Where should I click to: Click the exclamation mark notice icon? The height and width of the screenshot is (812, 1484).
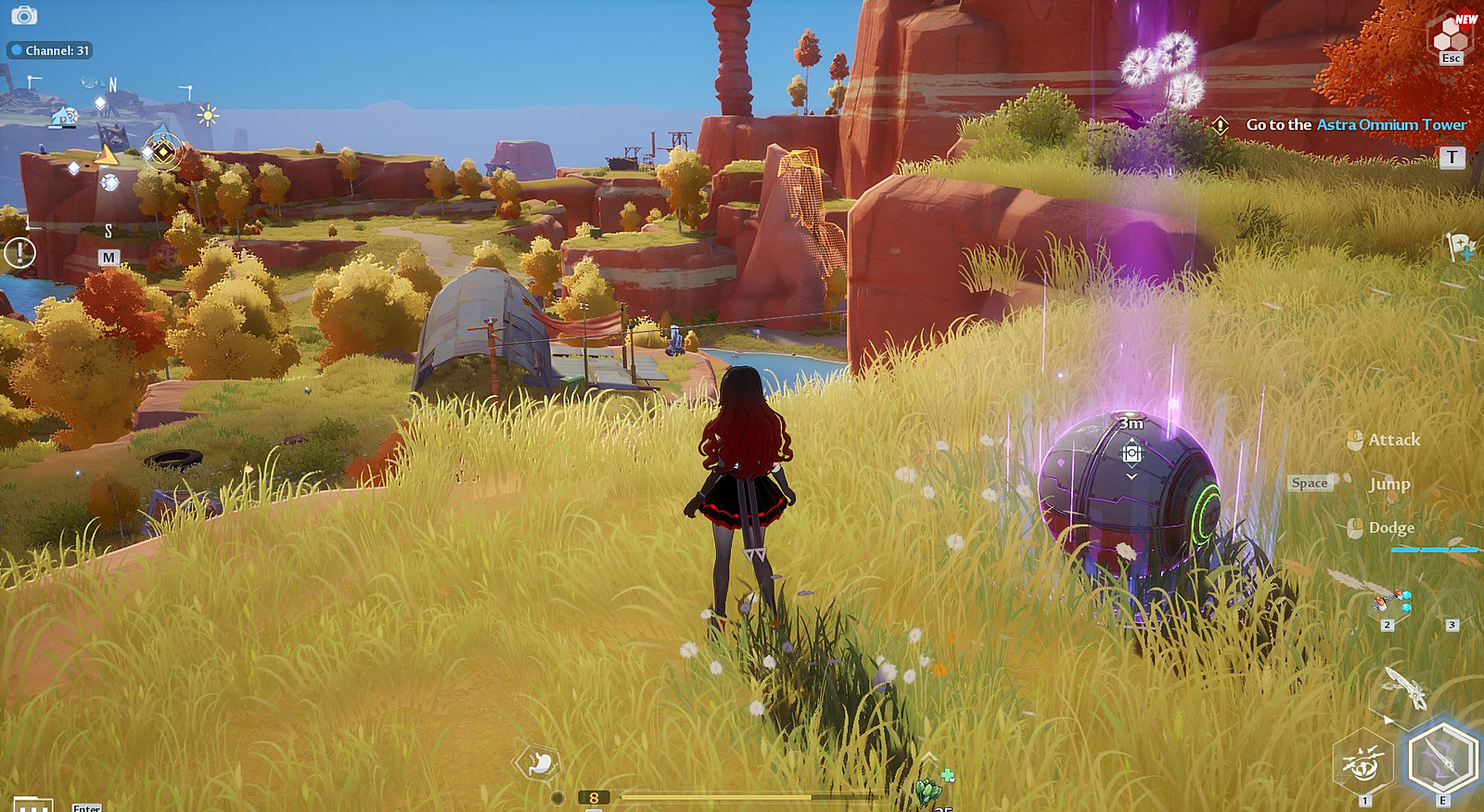(19, 252)
